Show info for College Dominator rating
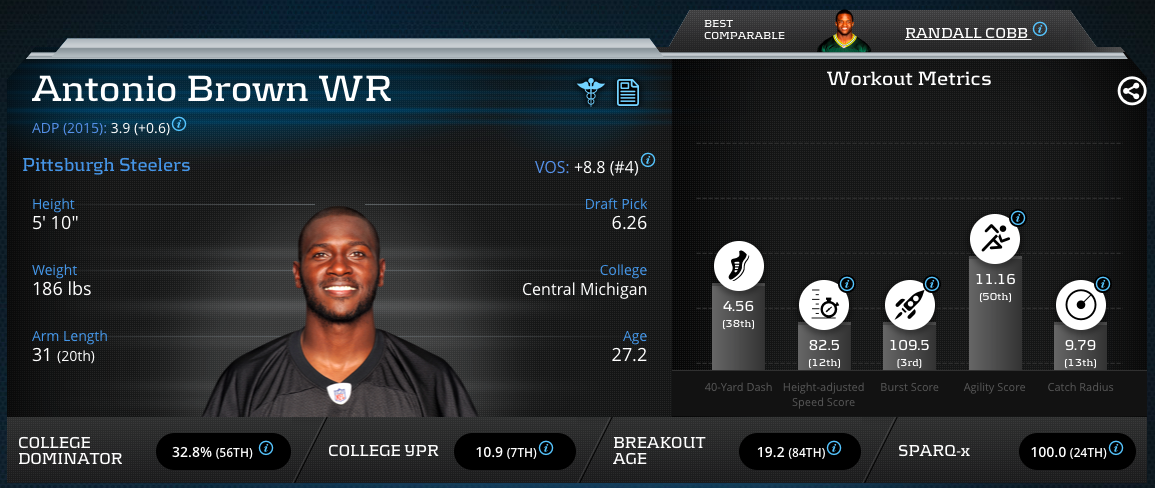The height and width of the screenshot is (488, 1155). click(x=266, y=449)
